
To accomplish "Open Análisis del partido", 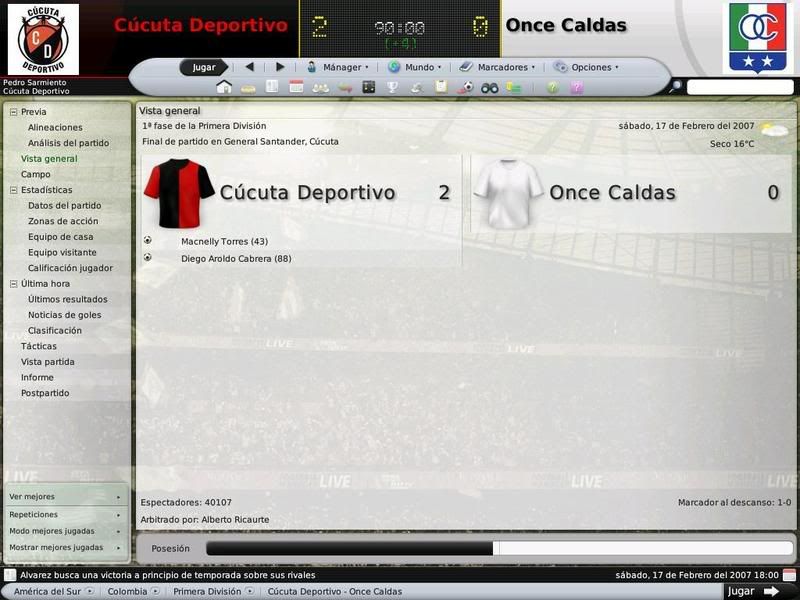I will (68, 143).
